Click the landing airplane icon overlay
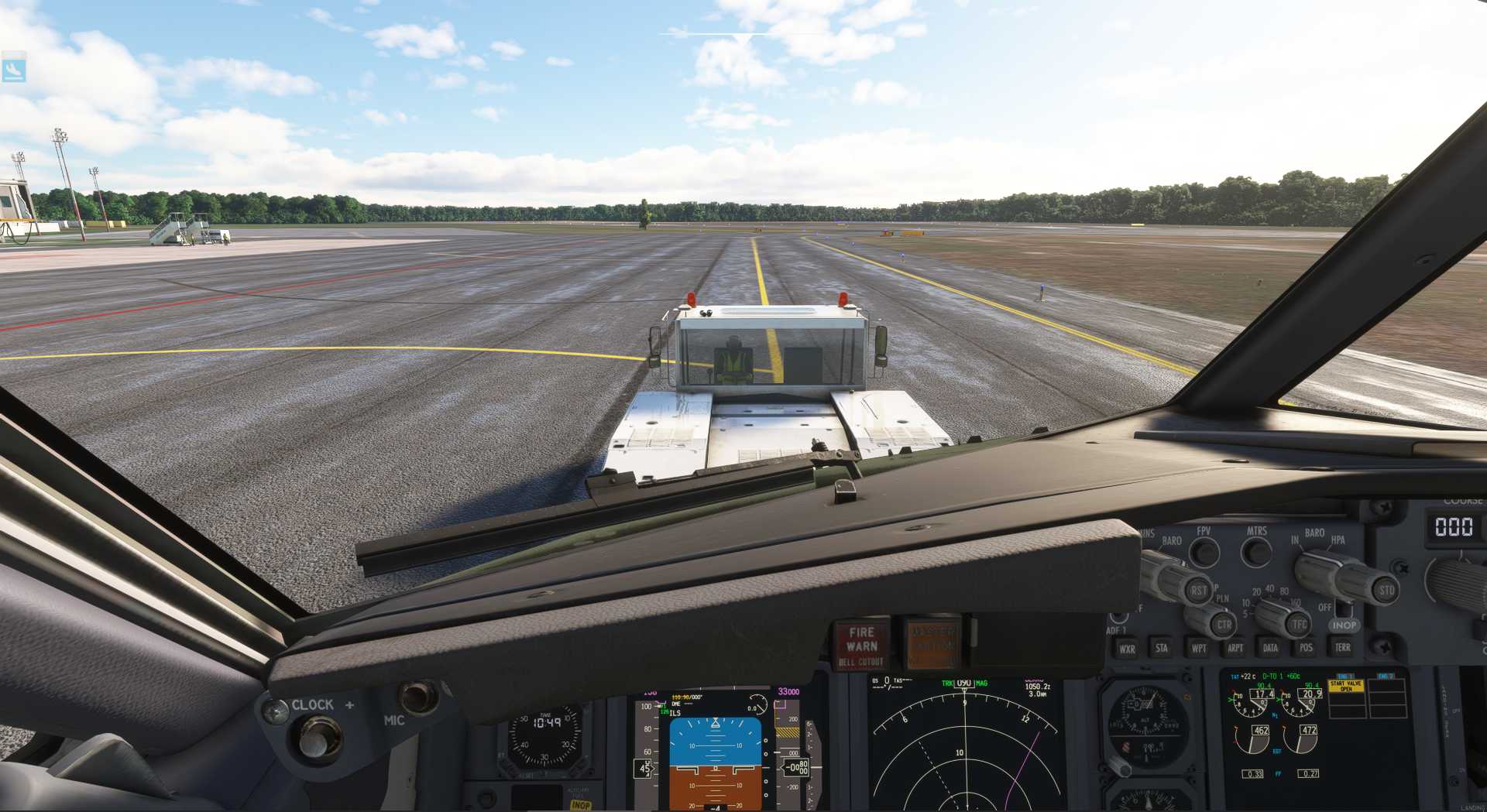The width and height of the screenshot is (1487, 812). click(x=14, y=69)
